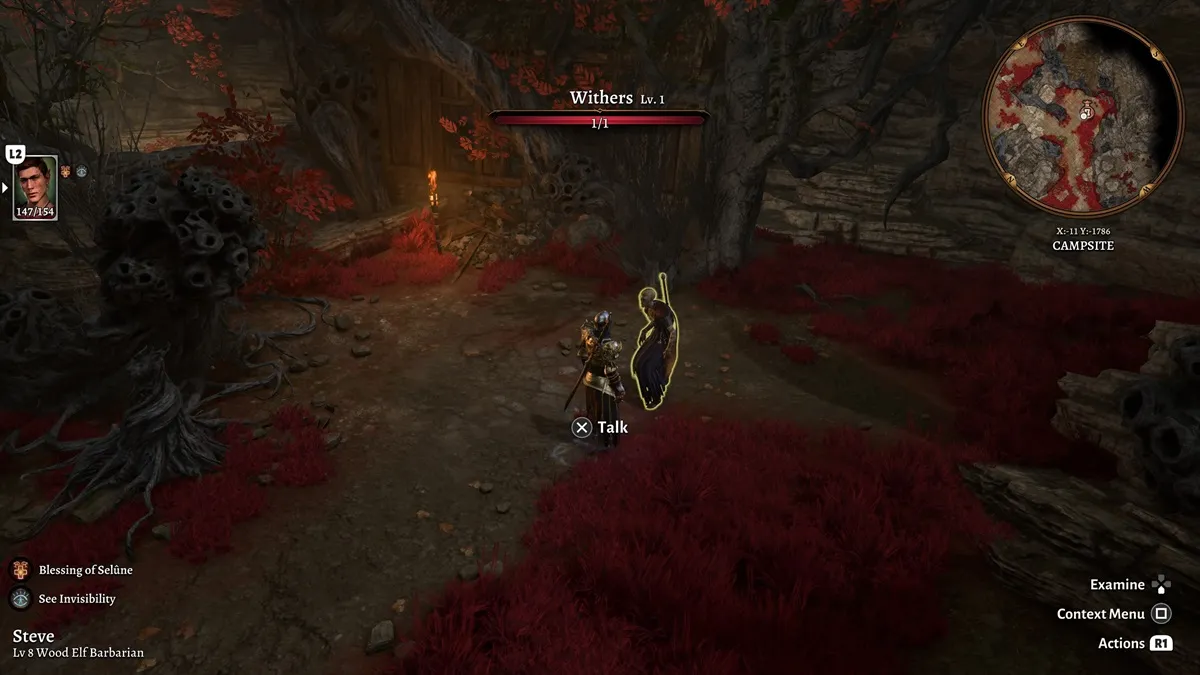Inspect the Blessing of Selûne status
The height and width of the screenshot is (675, 1200).
21,570
